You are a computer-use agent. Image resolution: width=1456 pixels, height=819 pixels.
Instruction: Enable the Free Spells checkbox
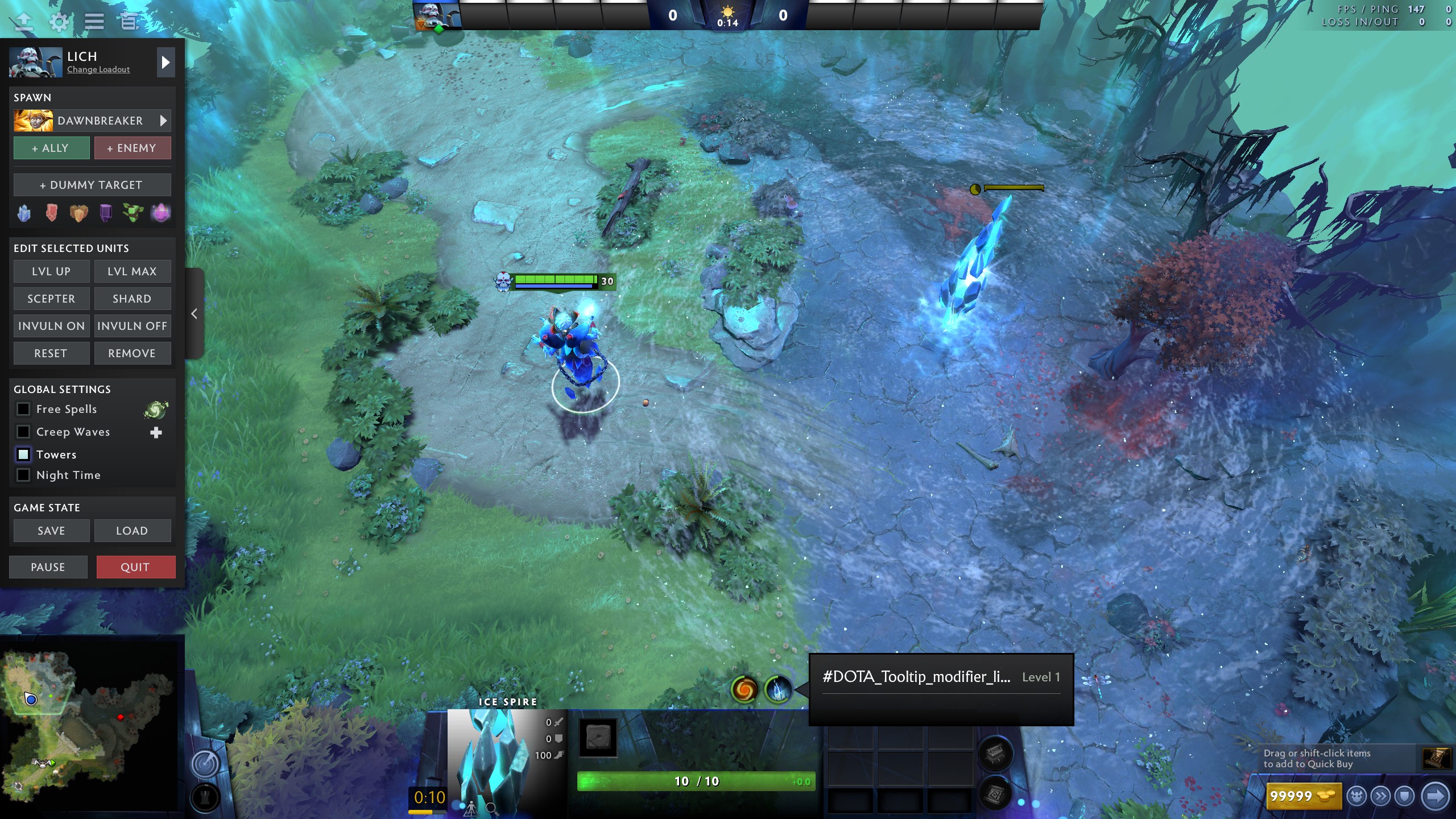click(x=23, y=409)
